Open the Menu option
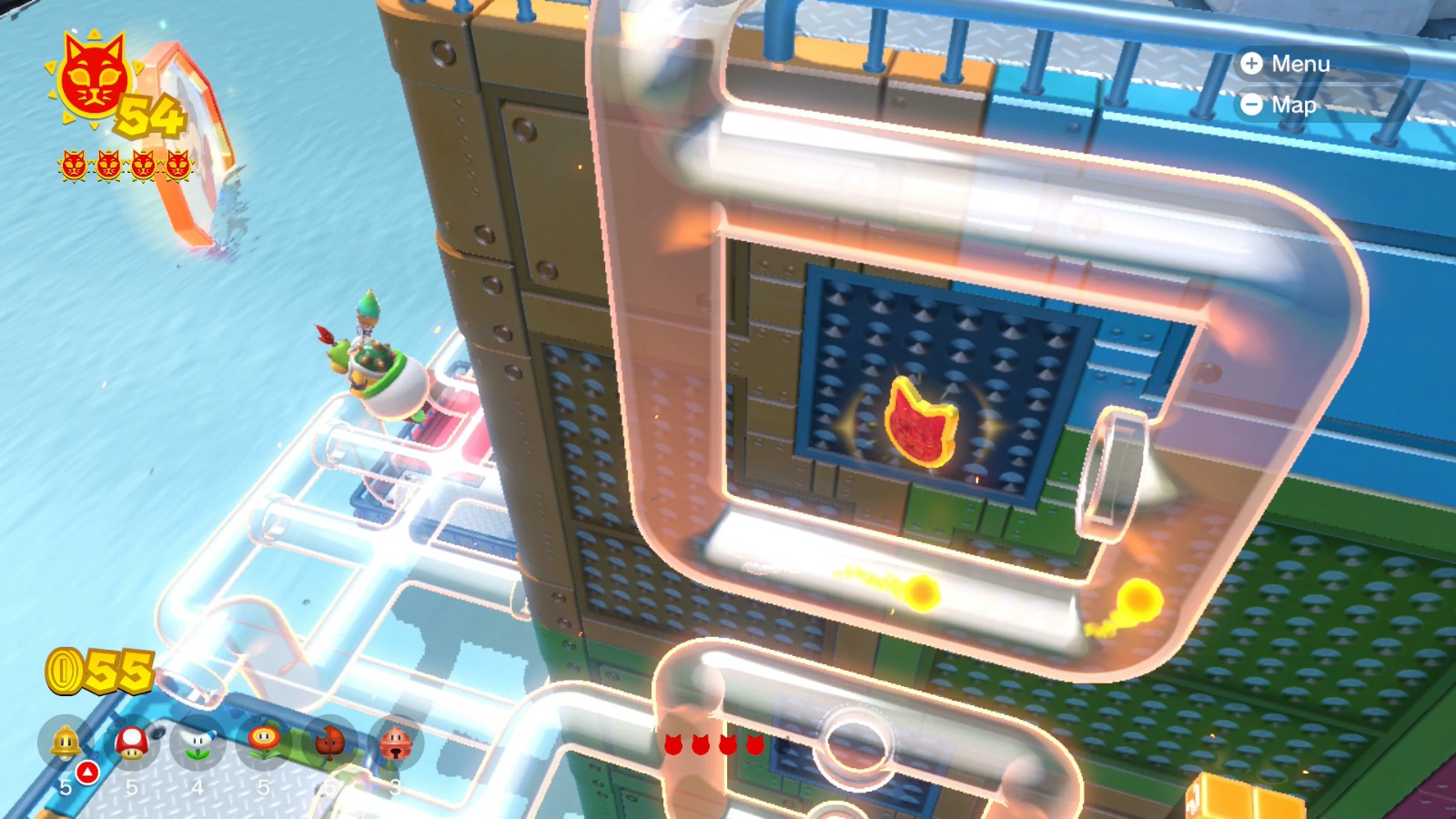Image resolution: width=1456 pixels, height=819 pixels. [x=1303, y=64]
